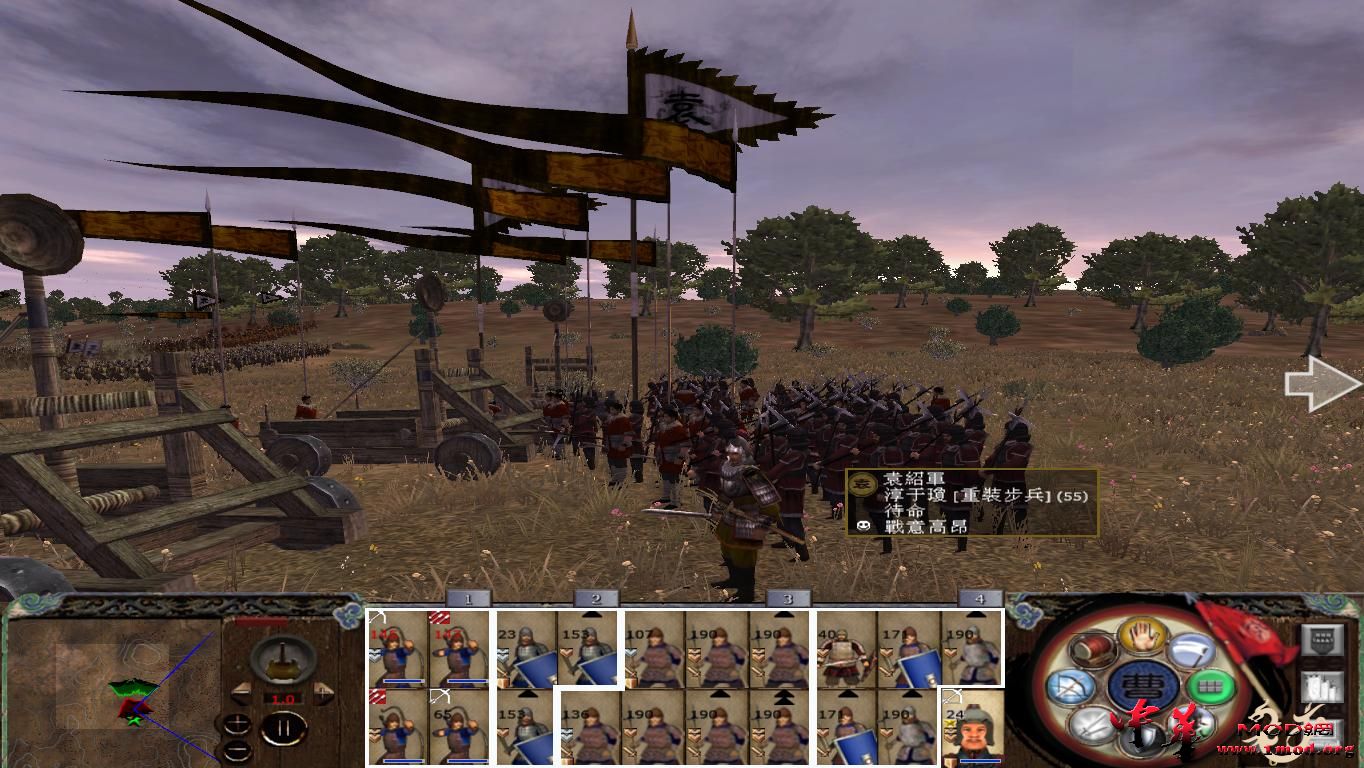Image resolution: width=1364 pixels, height=768 pixels.
Task: Click the minimap zoom in plus icon
Action: [238, 723]
